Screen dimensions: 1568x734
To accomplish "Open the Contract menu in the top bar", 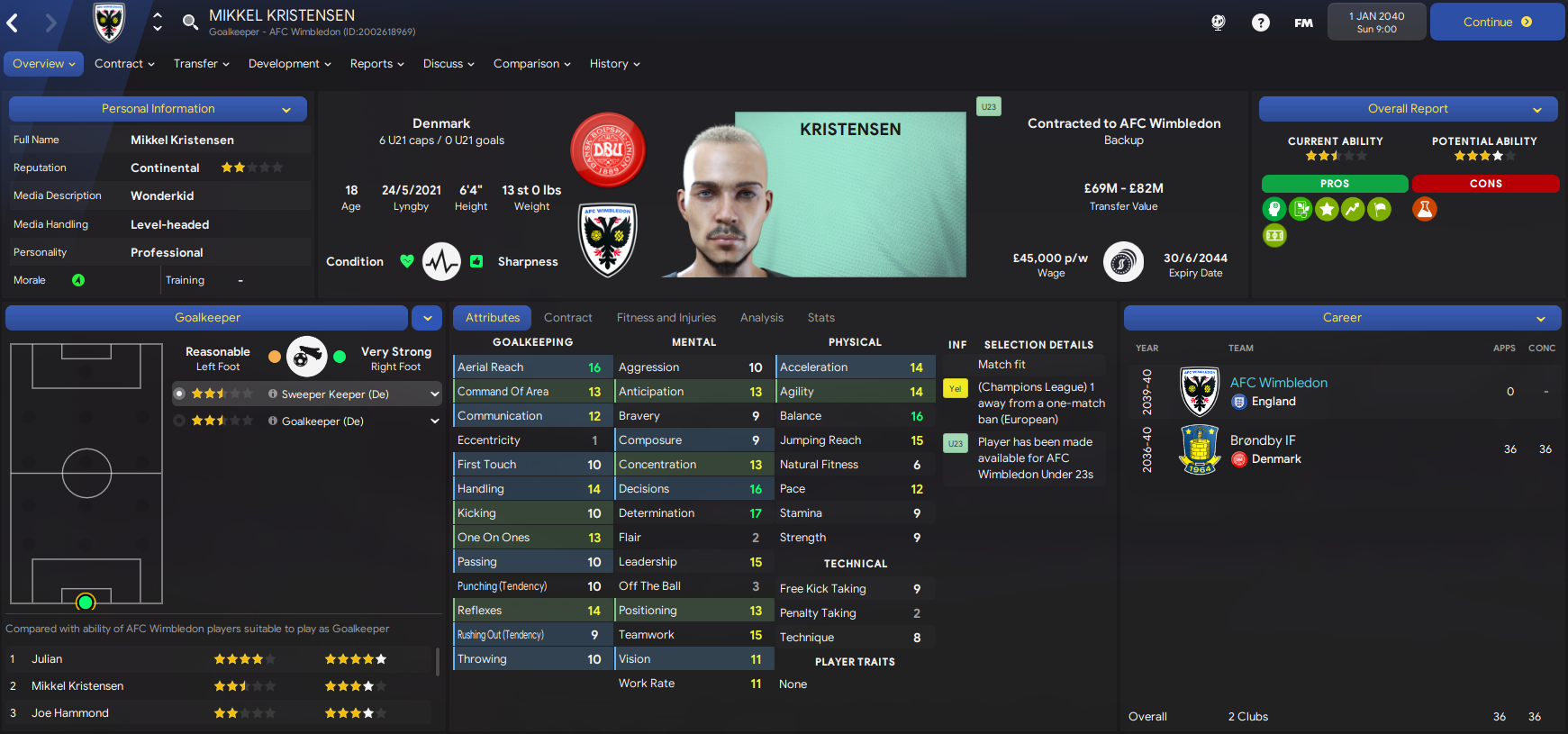I will click(x=124, y=64).
